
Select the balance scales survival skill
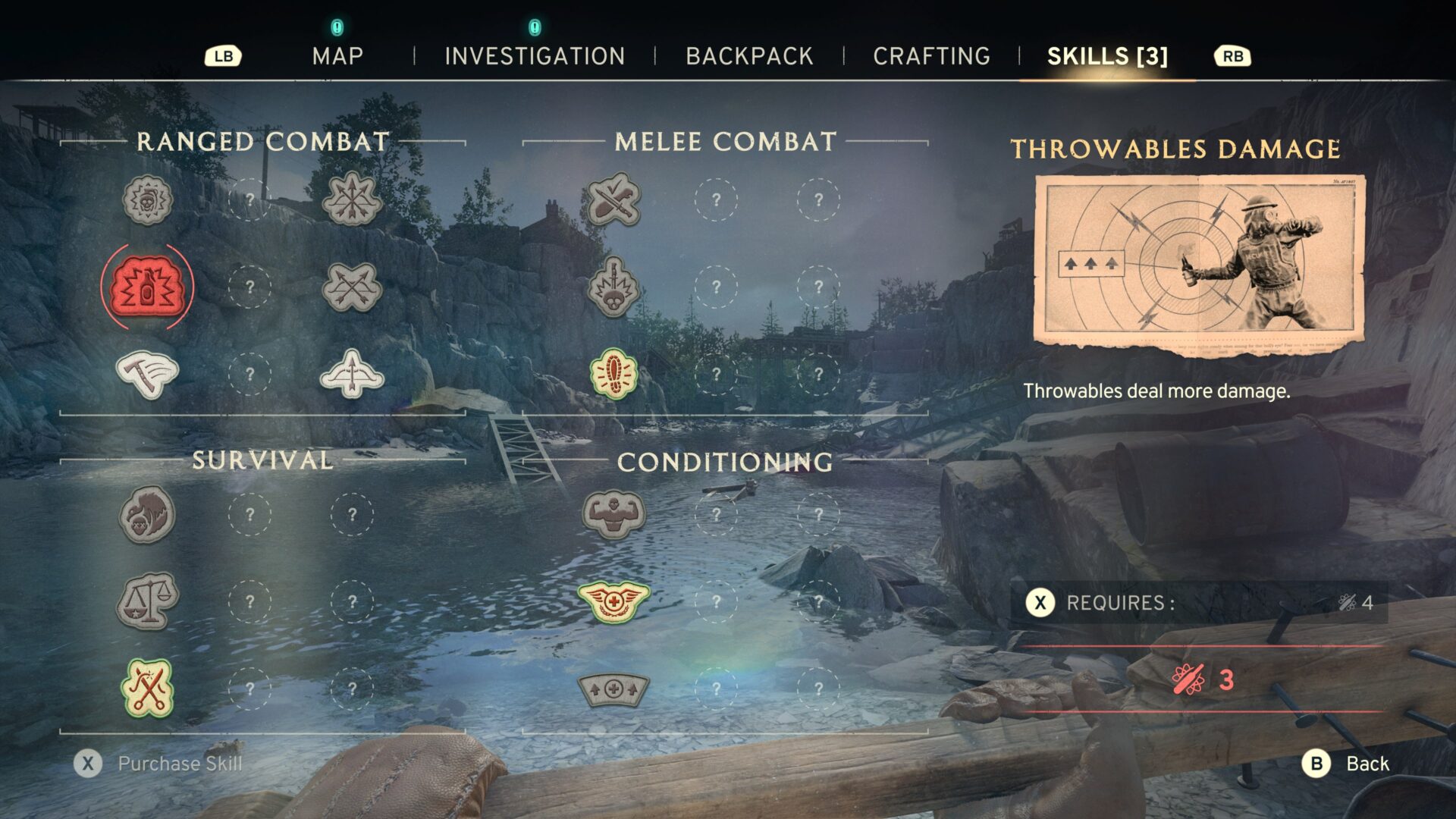147,601
